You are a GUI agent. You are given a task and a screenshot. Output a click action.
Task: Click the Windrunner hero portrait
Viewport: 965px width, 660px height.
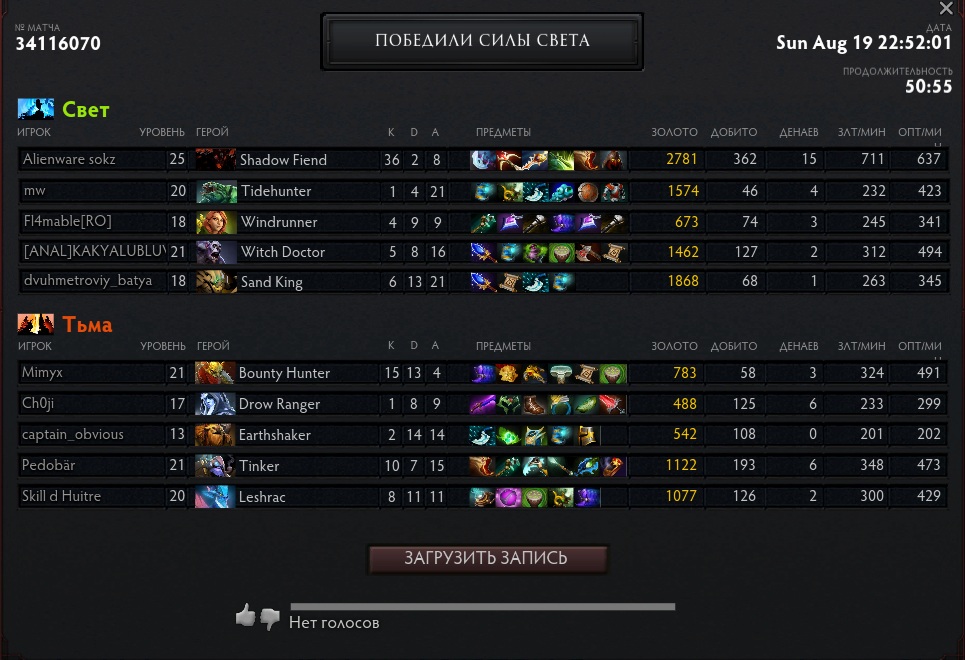point(216,222)
